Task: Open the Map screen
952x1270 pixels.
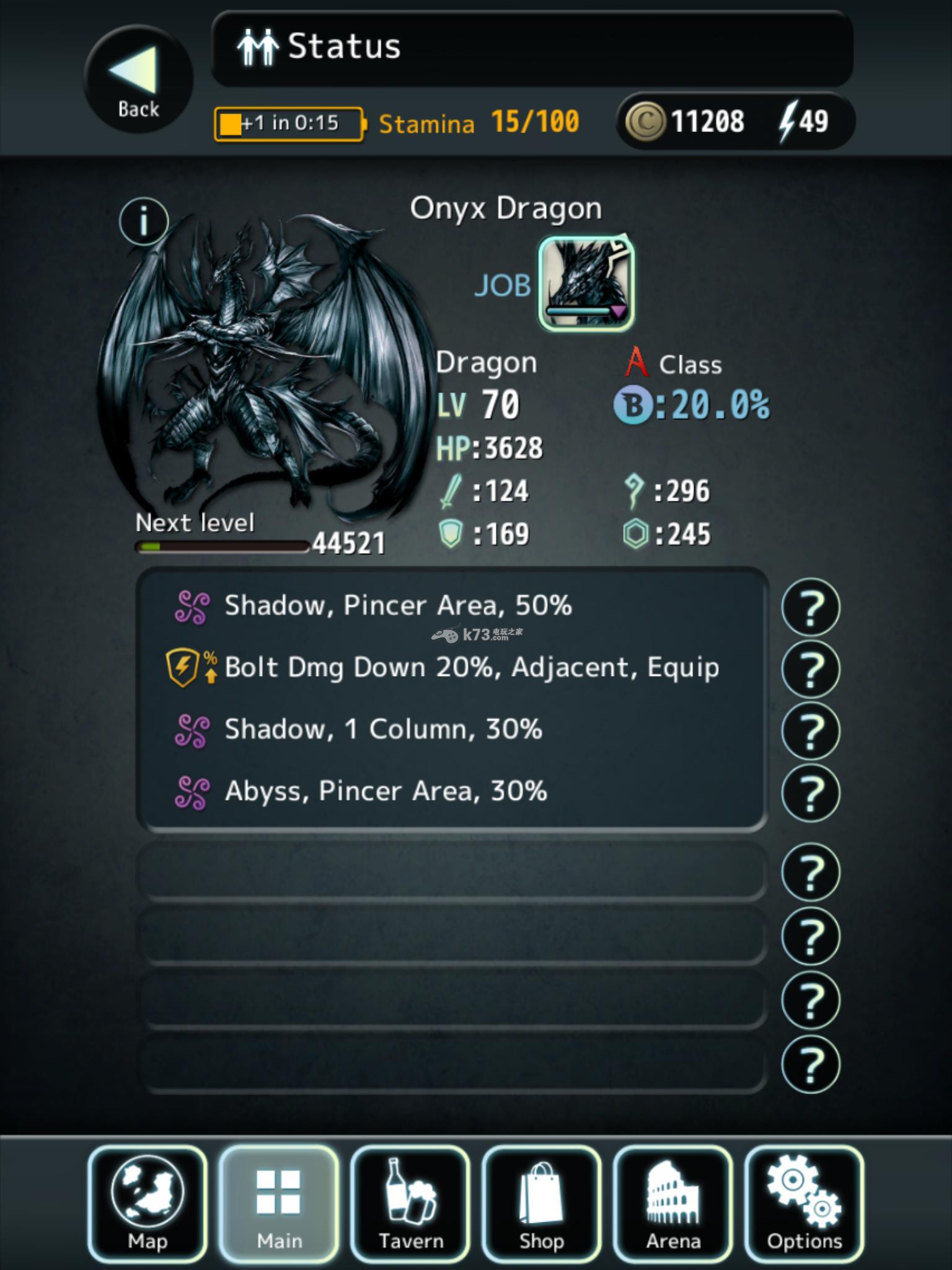Action: (x=148, y=1204)
